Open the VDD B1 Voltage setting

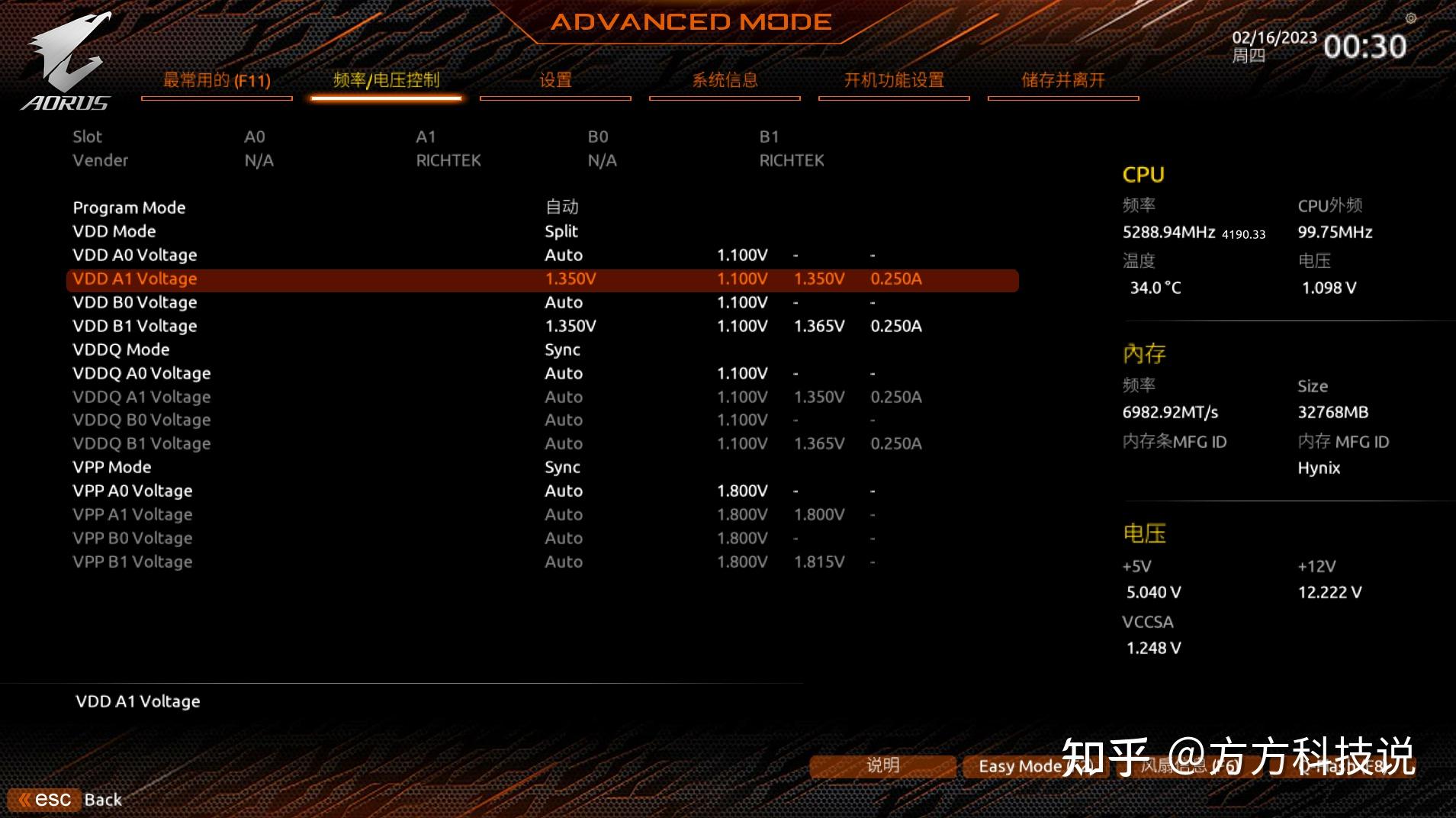(x=135, y=327)
